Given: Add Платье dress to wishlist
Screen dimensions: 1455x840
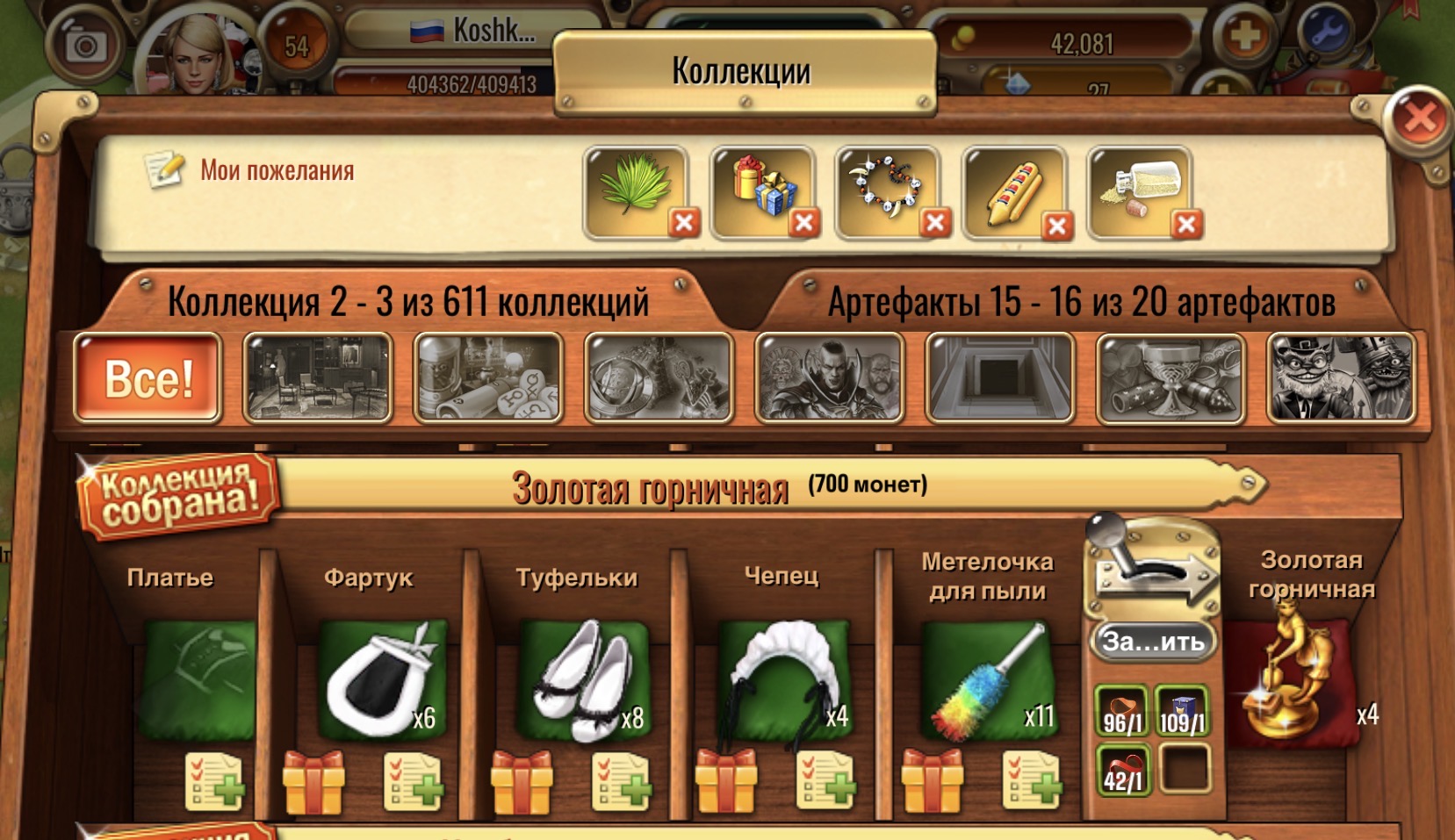Looking at the screenshot, I should [214, 780].
